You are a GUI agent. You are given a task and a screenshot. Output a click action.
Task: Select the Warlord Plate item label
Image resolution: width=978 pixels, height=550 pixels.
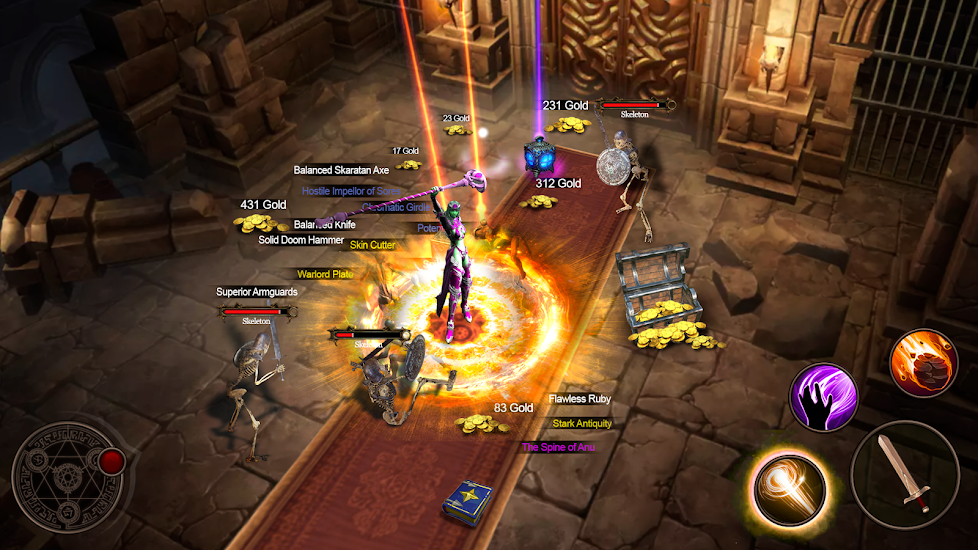pyautogui.click(x=325, y=274)
